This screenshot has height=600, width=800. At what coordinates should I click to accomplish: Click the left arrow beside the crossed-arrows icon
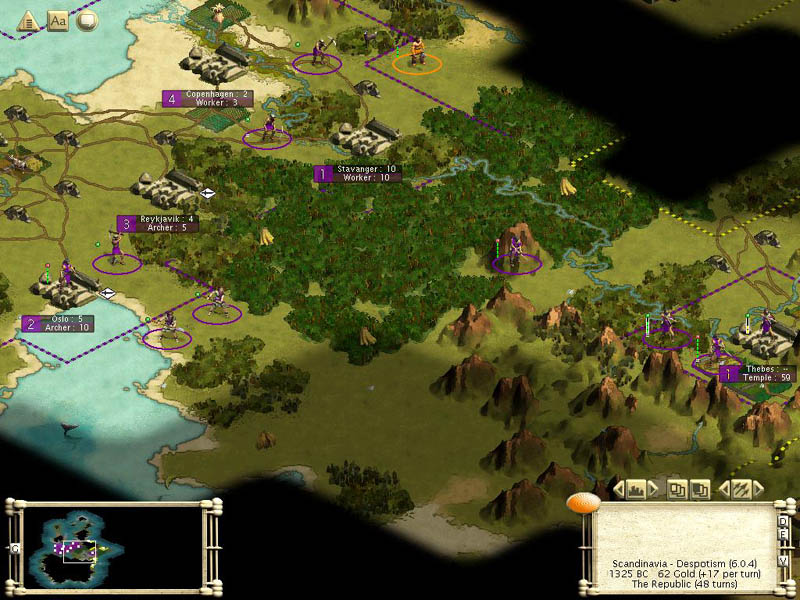(x=725, y=489)
